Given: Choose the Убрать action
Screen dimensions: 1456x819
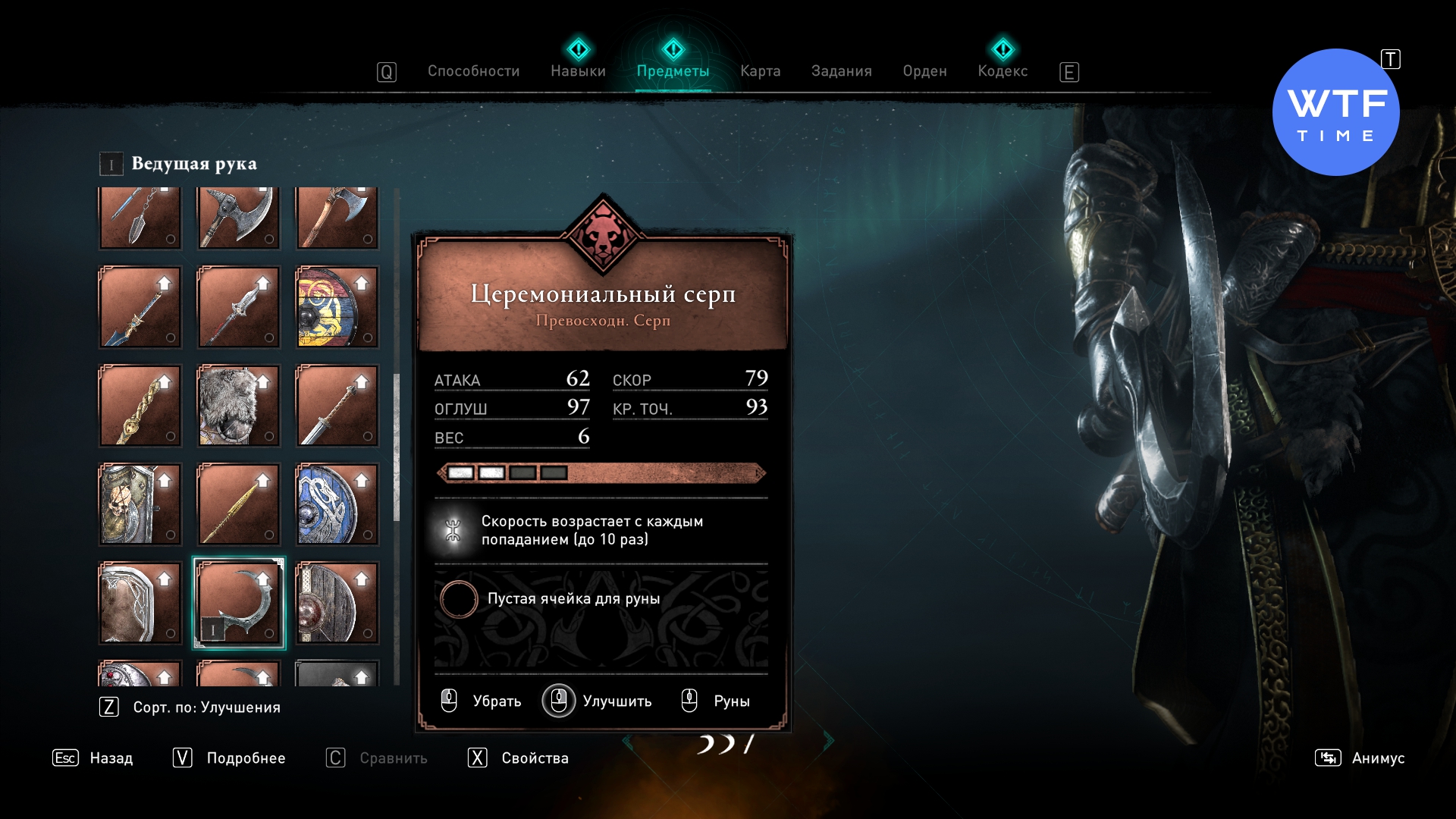Looking at the screenshot, I should coord(496,701).
